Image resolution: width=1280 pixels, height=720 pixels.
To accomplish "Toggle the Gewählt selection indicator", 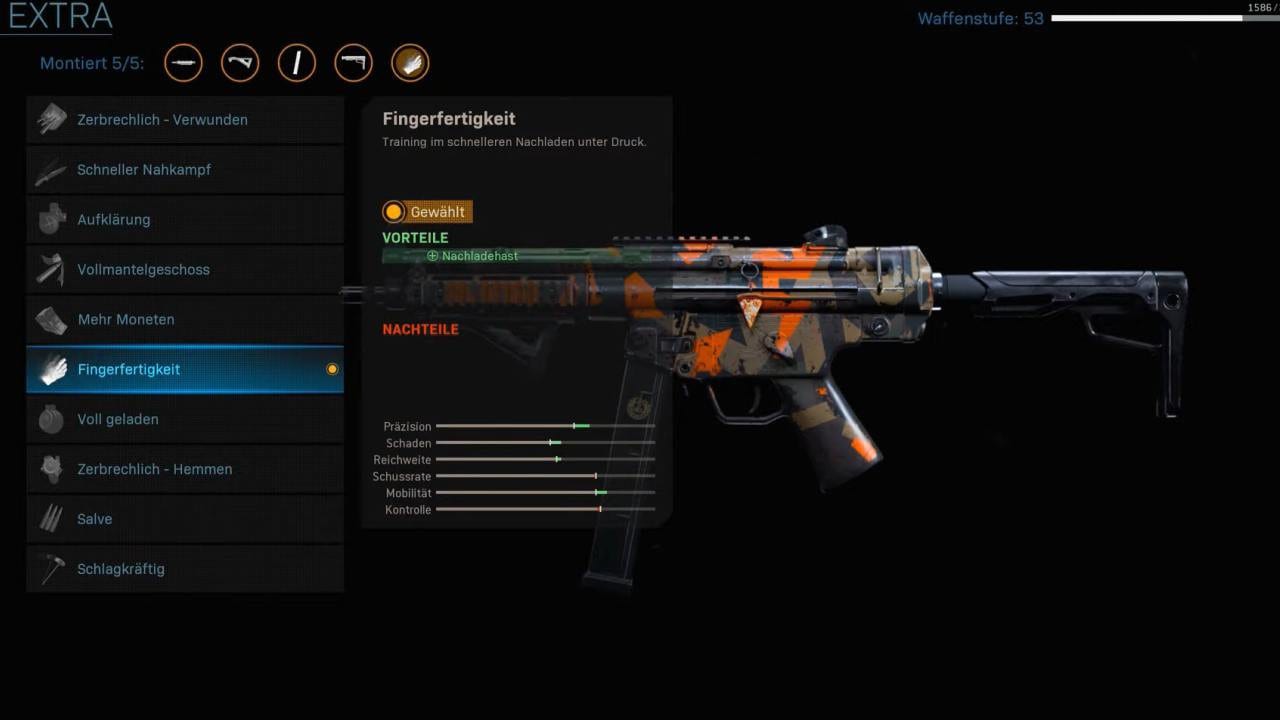I will pos(394,212).
